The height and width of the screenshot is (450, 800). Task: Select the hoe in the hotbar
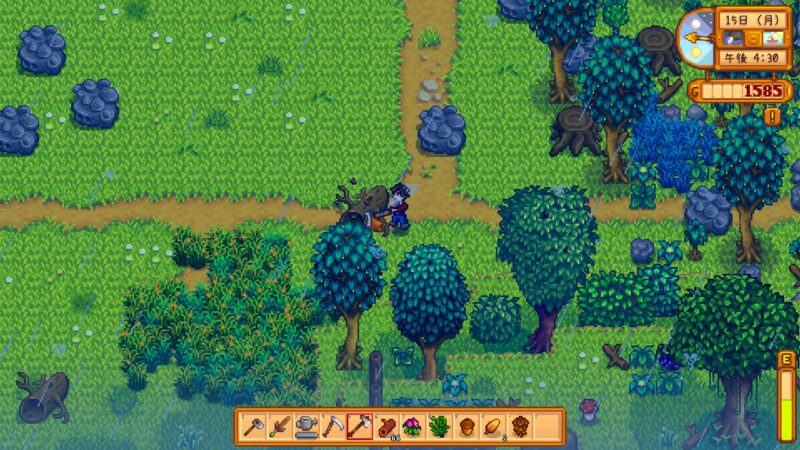(x=253, y=427)
